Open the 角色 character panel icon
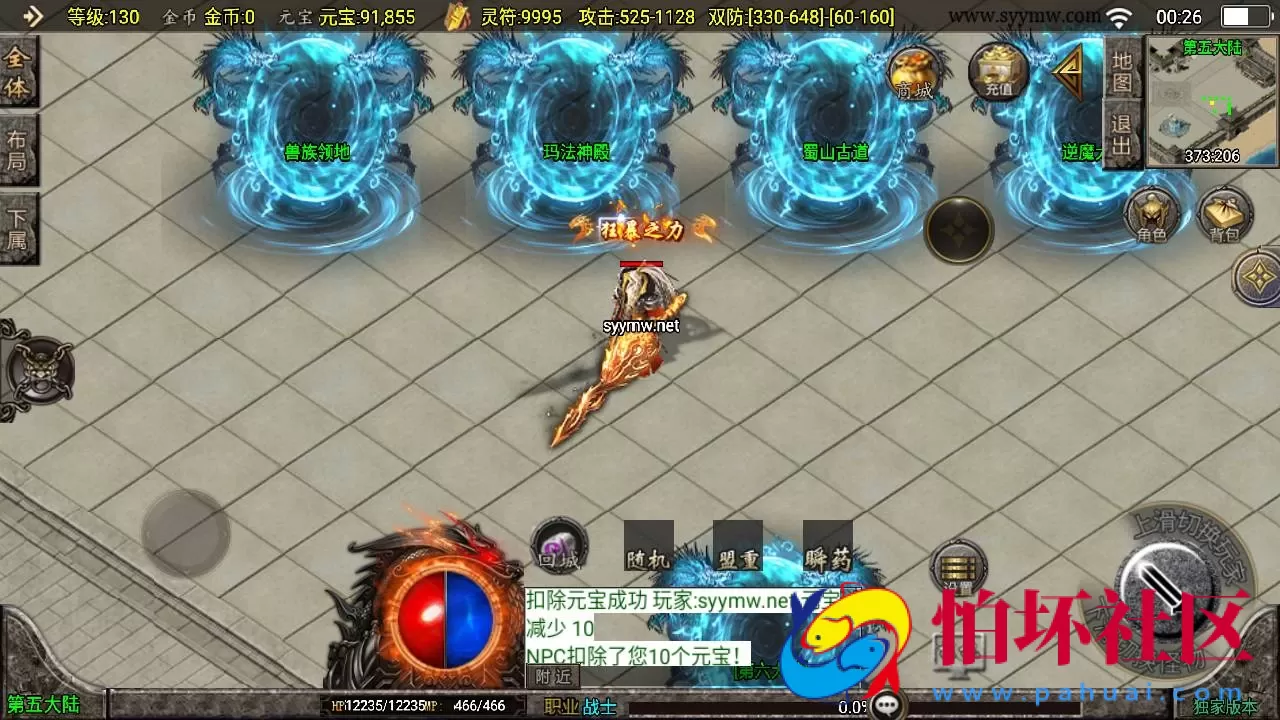1280x720 pixels. click(1155, 215)
